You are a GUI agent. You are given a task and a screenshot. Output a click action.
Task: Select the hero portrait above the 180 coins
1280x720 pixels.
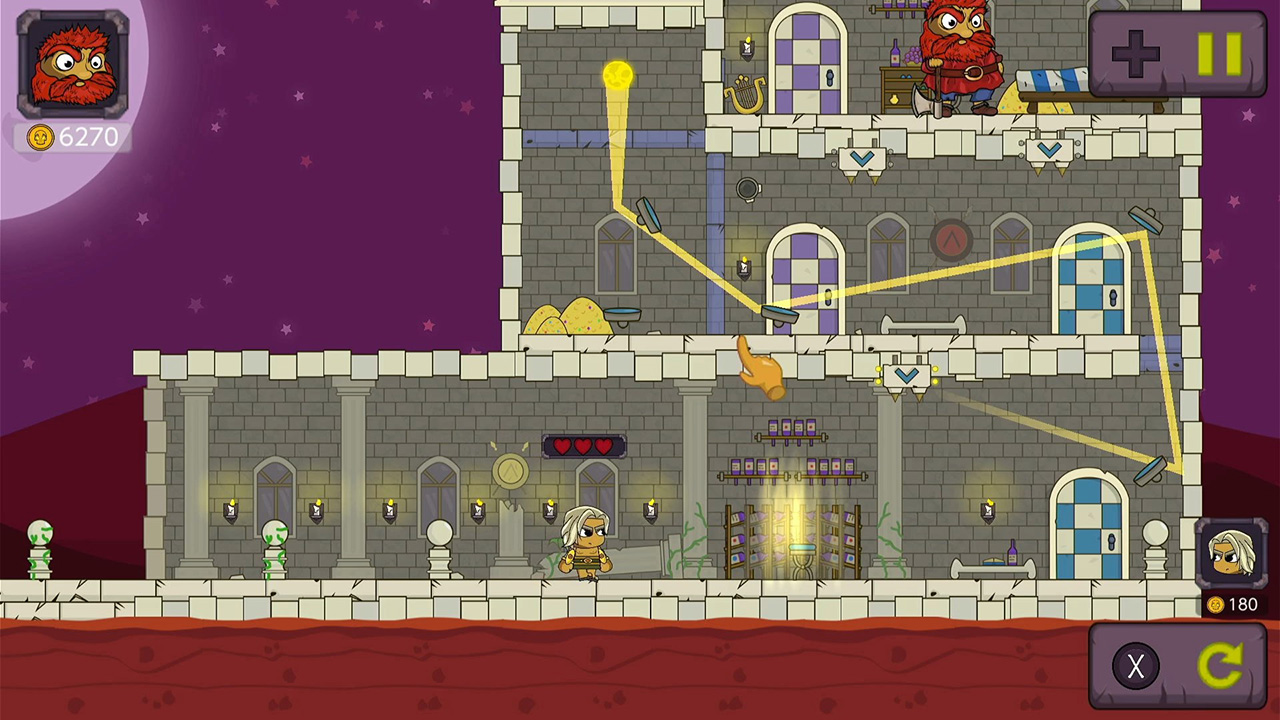tap(1232, 555)
